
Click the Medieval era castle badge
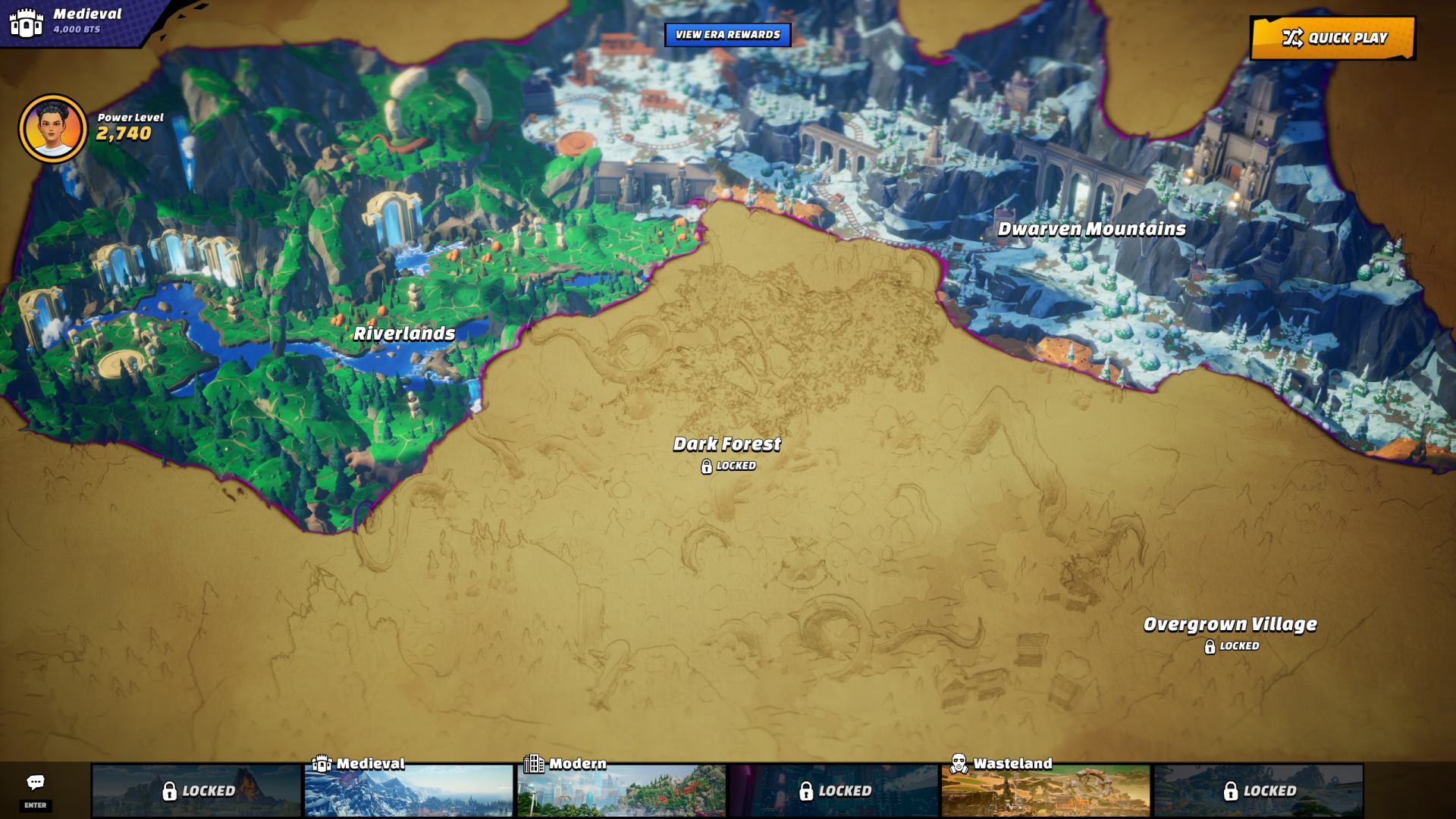point(27,24)
